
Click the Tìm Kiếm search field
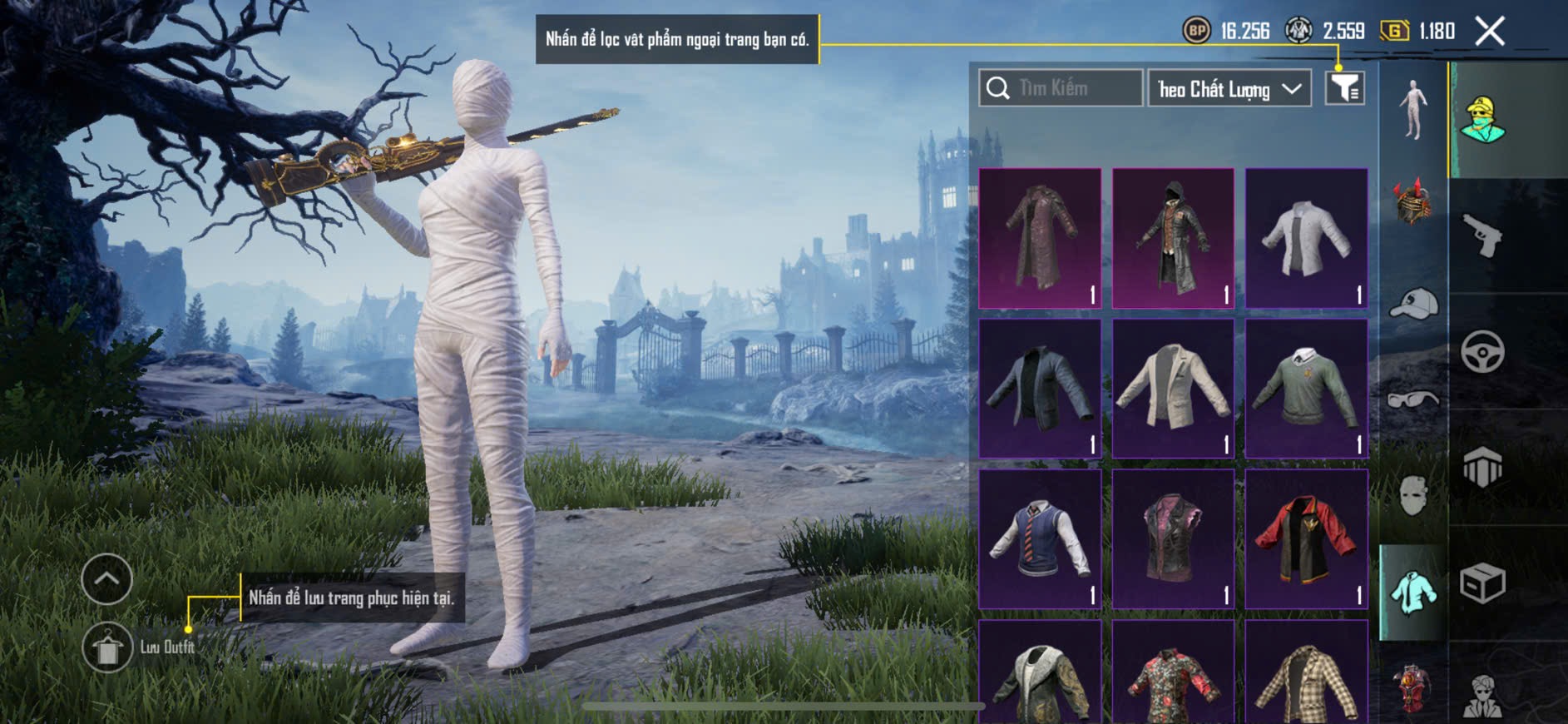click(1061, 88)
